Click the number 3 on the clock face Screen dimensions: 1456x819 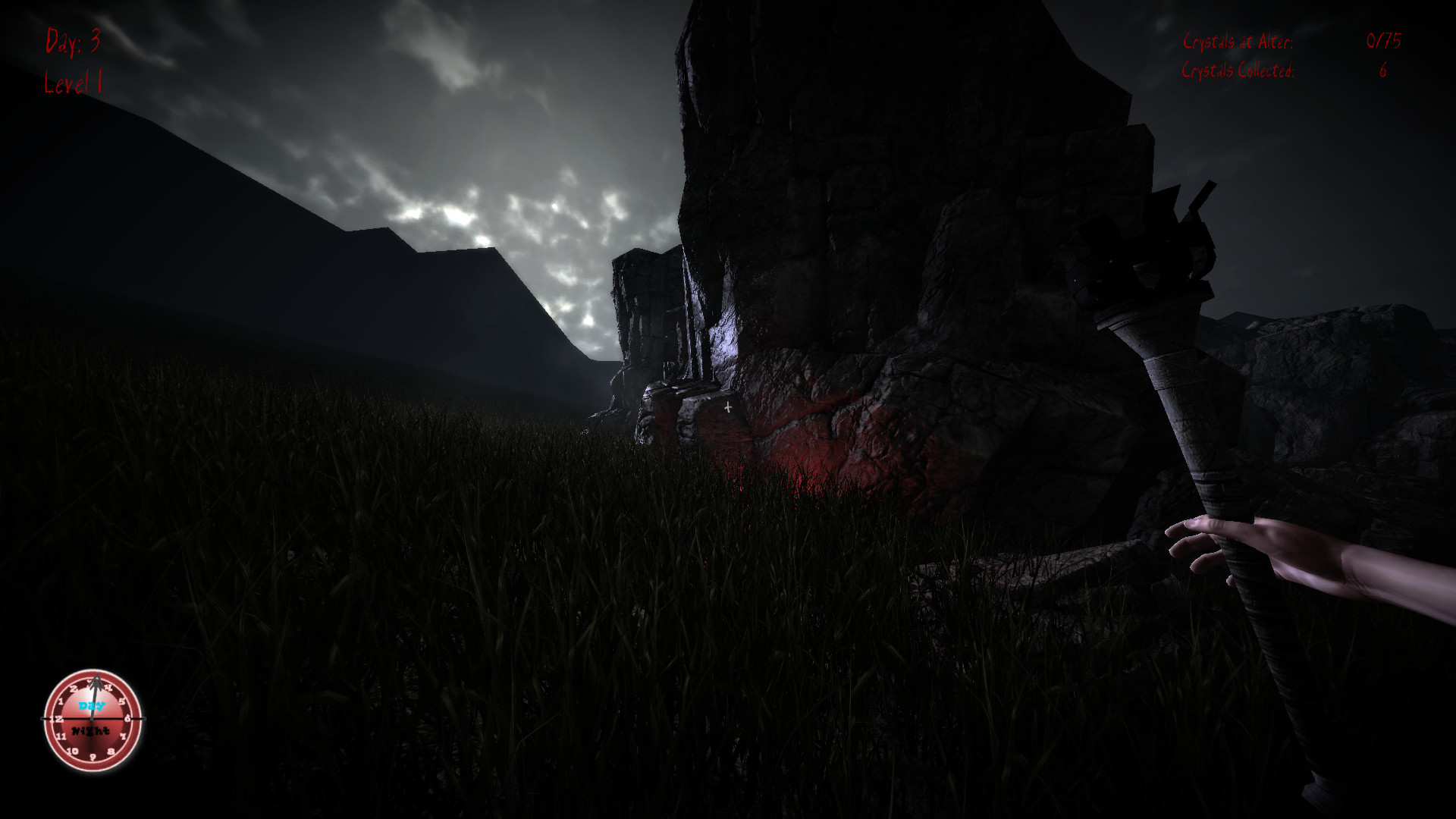coord(90,681)
